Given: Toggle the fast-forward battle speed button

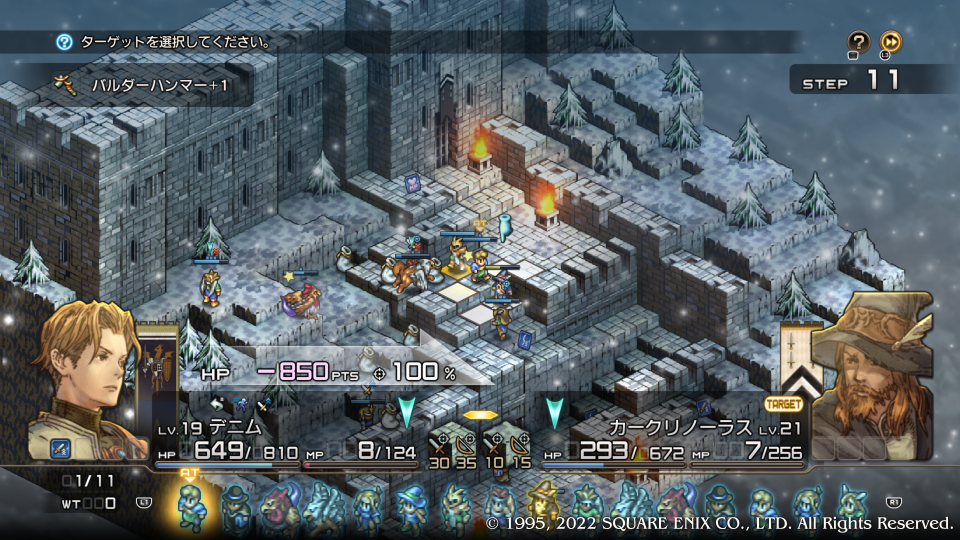Looking at the screenshot, I should [x=891, y=42].
